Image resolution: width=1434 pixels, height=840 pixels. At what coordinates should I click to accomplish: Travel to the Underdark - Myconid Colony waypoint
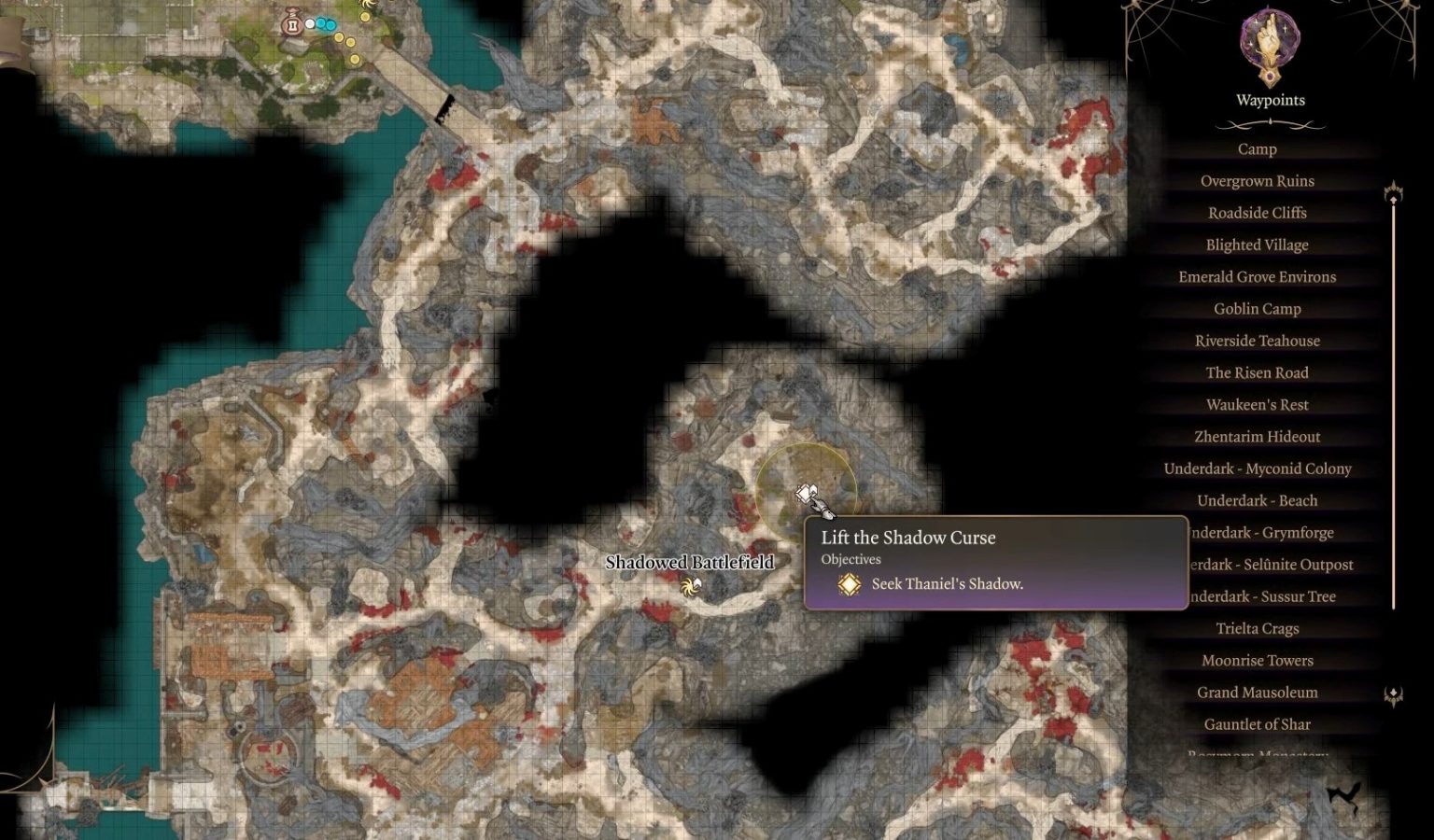pos(1257,468)
